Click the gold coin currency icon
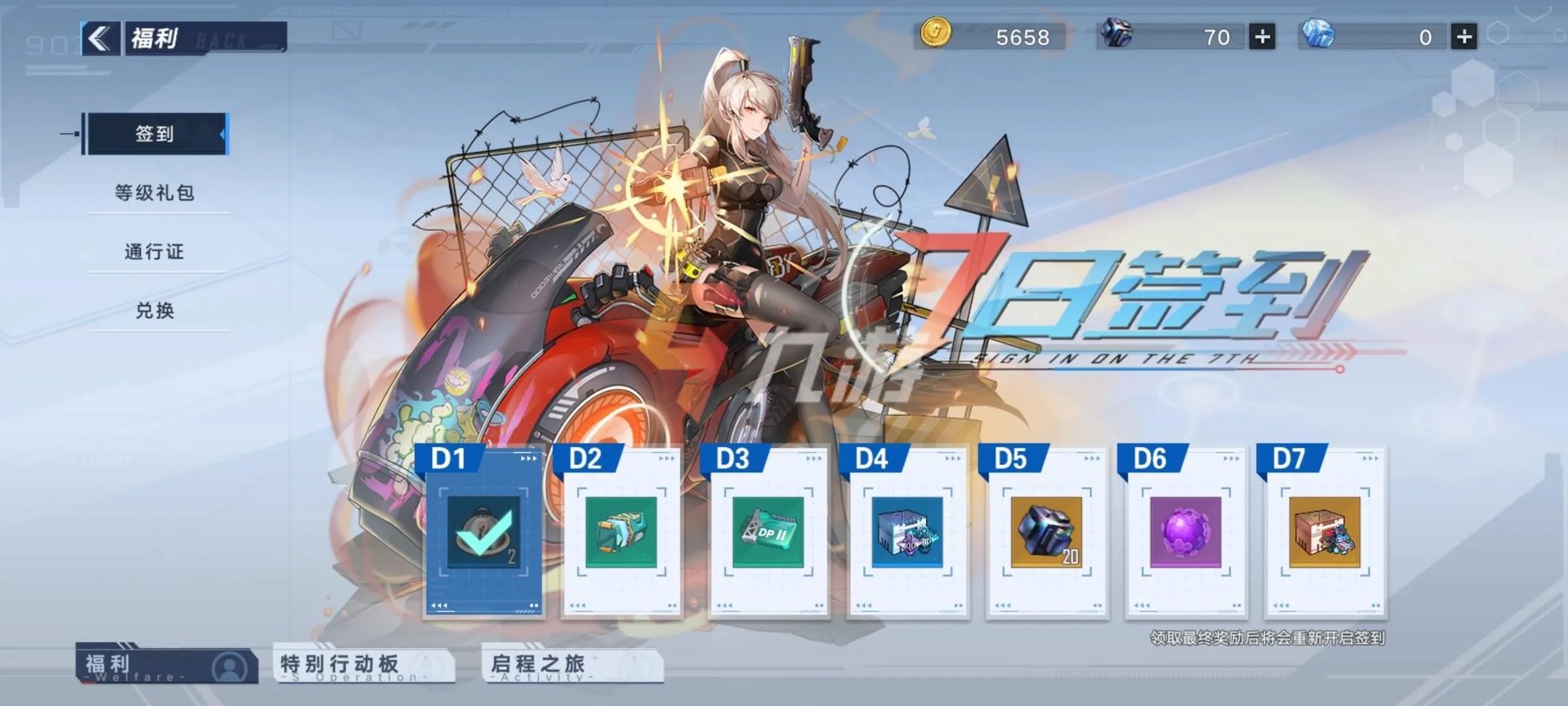1568x706 pixels. point(935,34)
